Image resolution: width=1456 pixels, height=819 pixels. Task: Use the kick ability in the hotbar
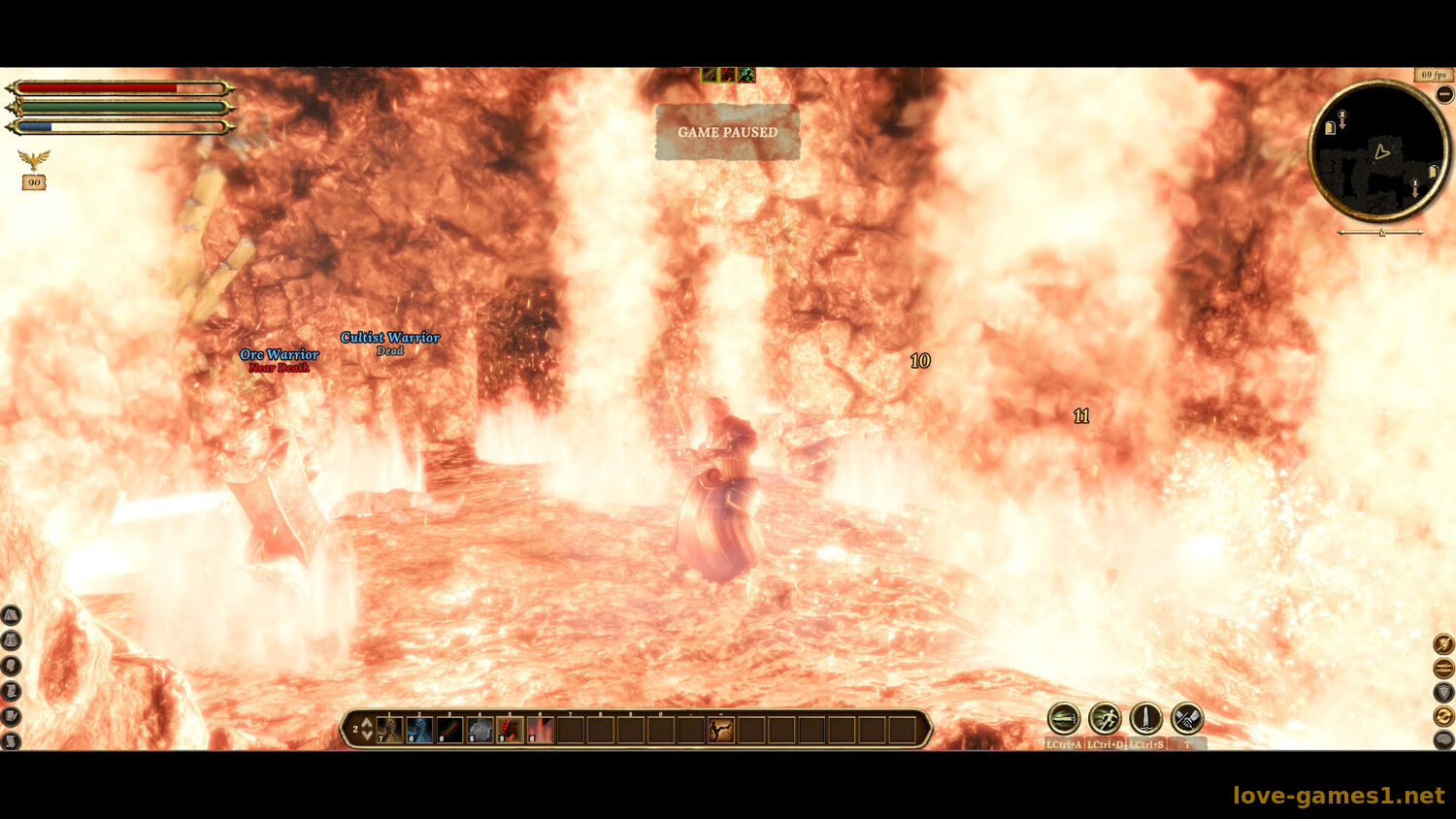[720, 729]
